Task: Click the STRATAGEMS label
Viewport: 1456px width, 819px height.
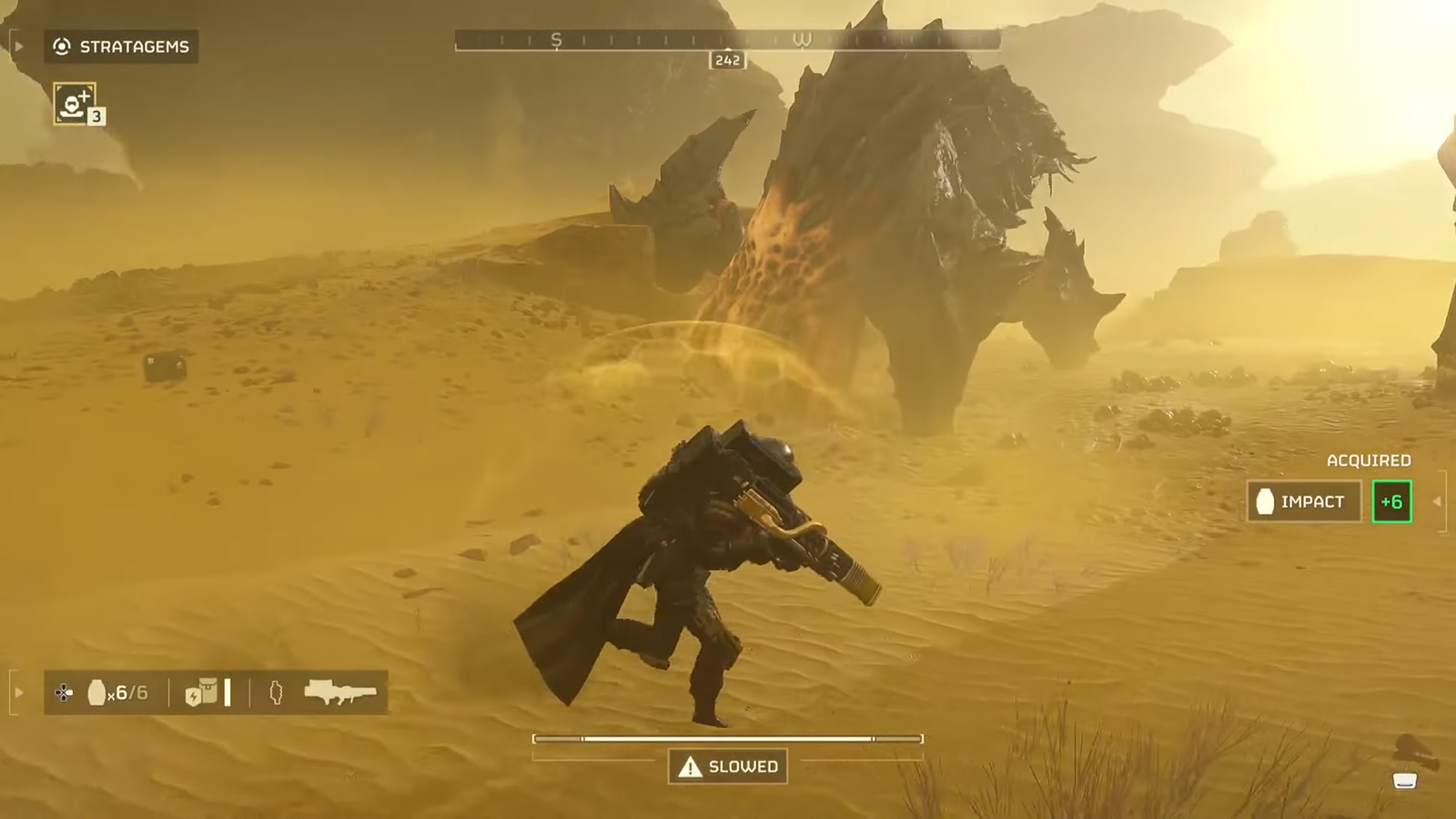Action: pyautogui.click(x=134, y=47)
